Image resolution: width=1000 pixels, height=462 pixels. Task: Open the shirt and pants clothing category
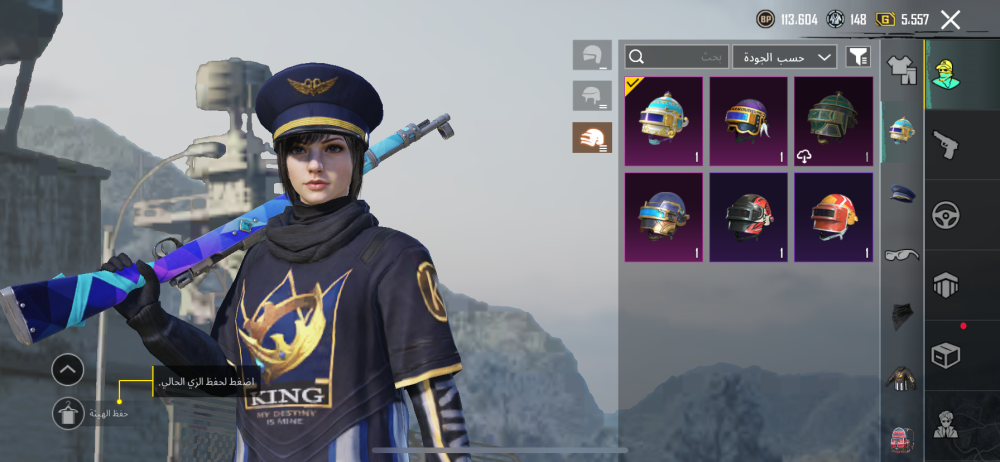click(902, 72)
